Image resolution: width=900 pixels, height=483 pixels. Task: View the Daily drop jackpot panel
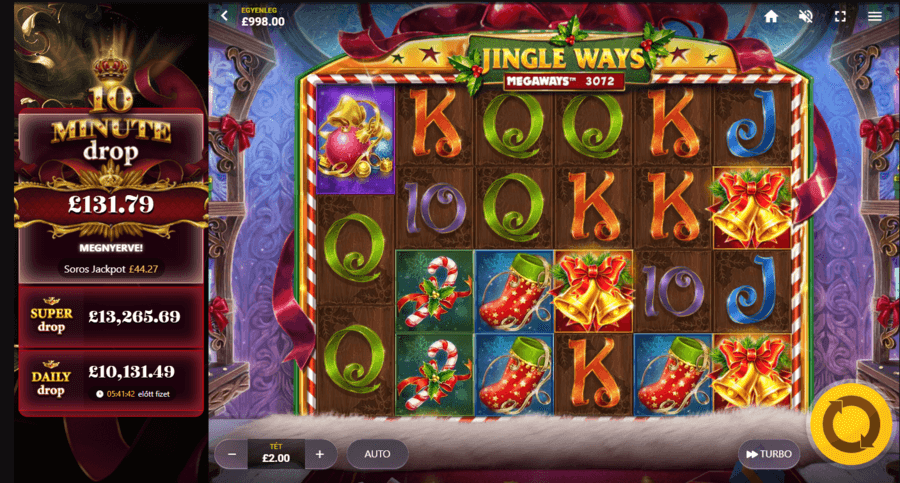[x=110, y=377]
